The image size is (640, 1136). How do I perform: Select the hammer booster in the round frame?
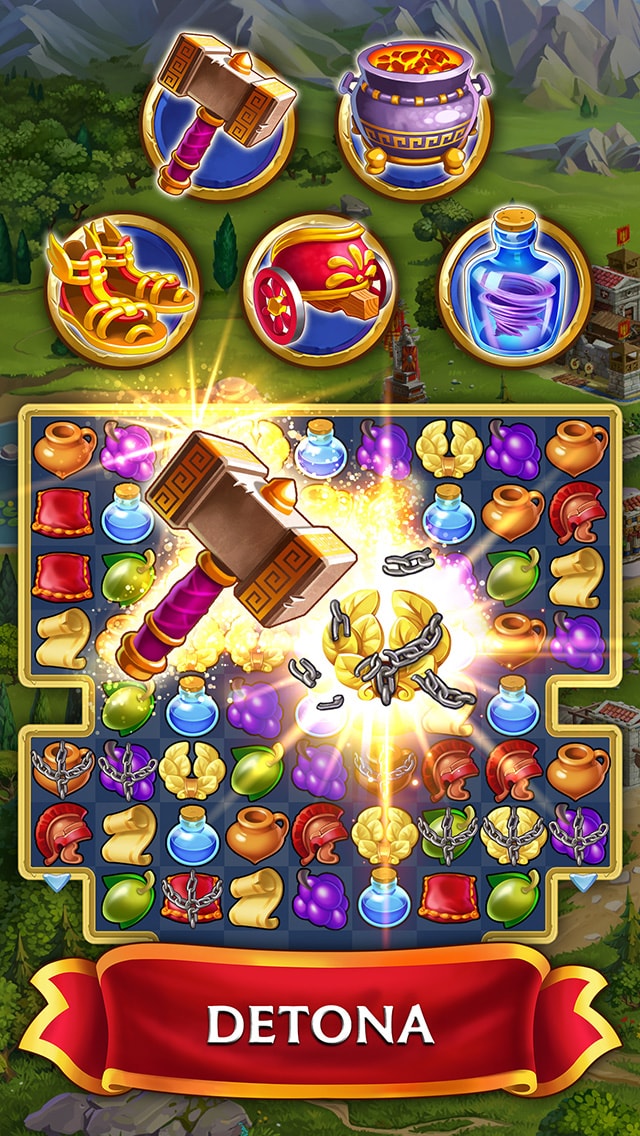[x=218, y=115]
